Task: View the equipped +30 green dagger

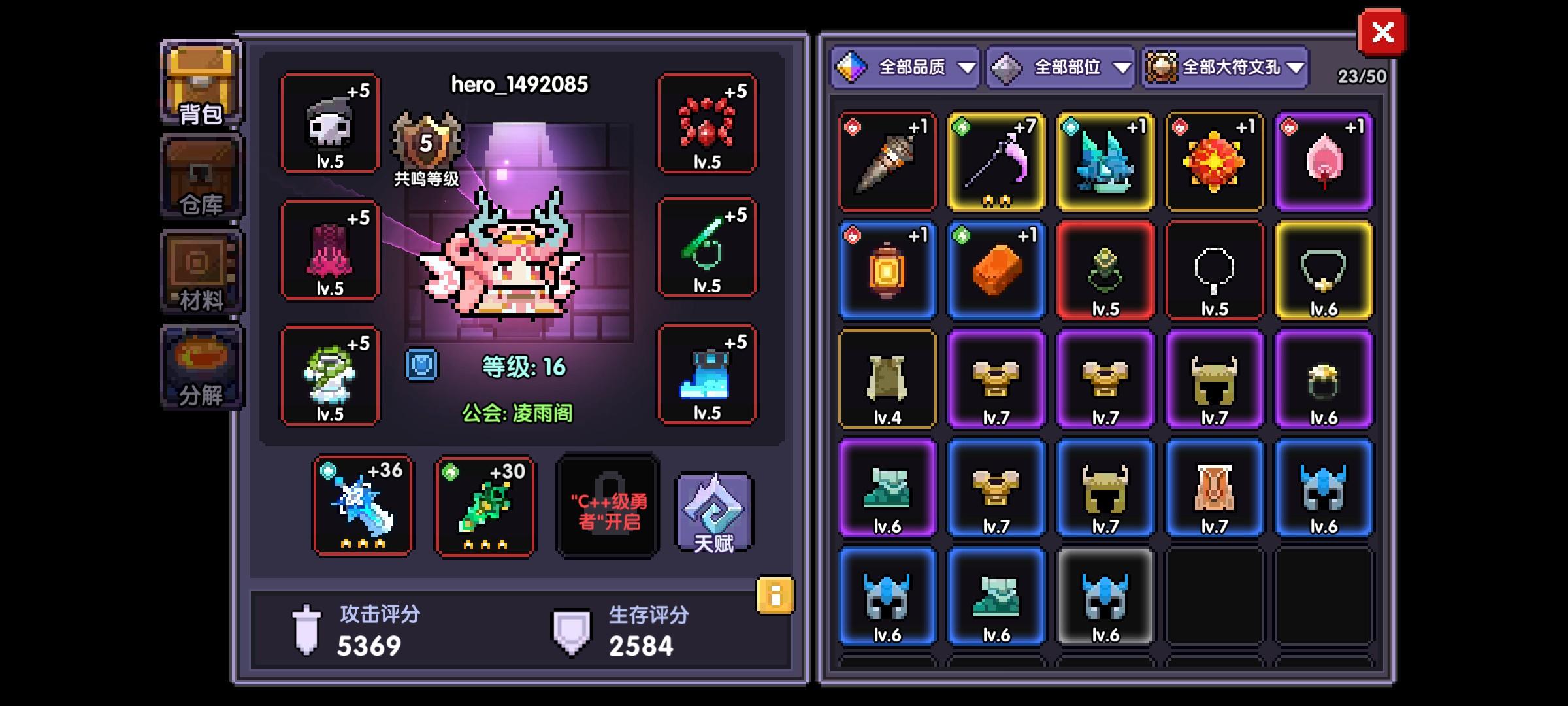Action: [483, 507]
